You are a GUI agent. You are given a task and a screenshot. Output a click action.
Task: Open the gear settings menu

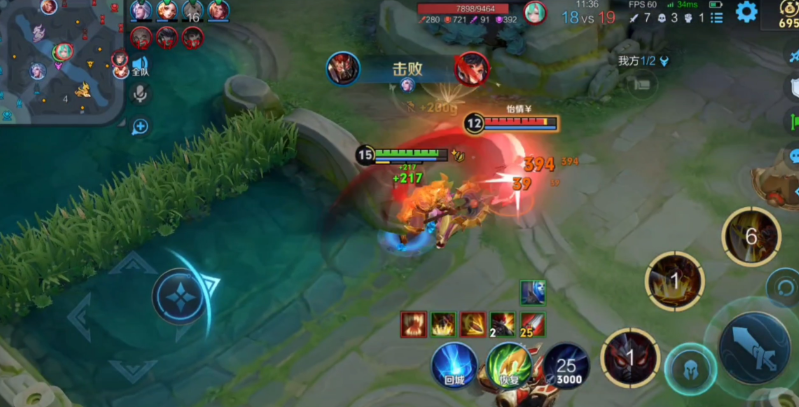pos(746,12)
